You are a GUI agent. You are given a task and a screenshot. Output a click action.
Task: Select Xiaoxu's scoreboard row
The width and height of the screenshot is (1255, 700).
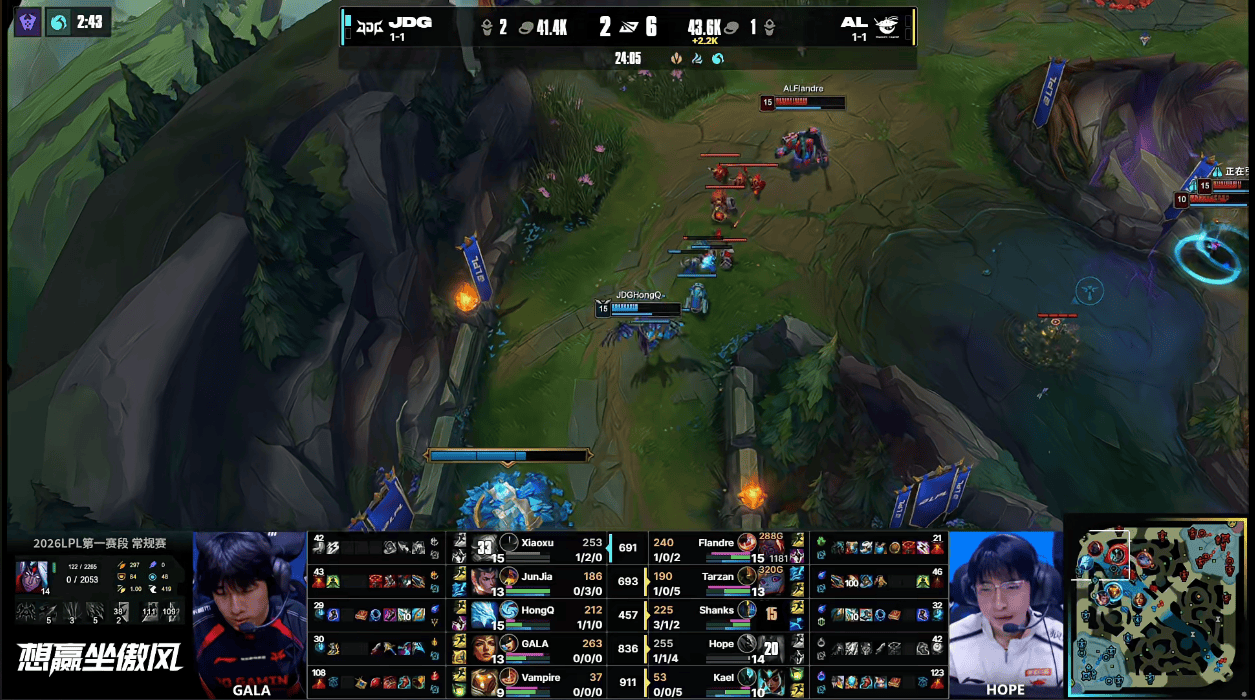click(x=540, y=548)
